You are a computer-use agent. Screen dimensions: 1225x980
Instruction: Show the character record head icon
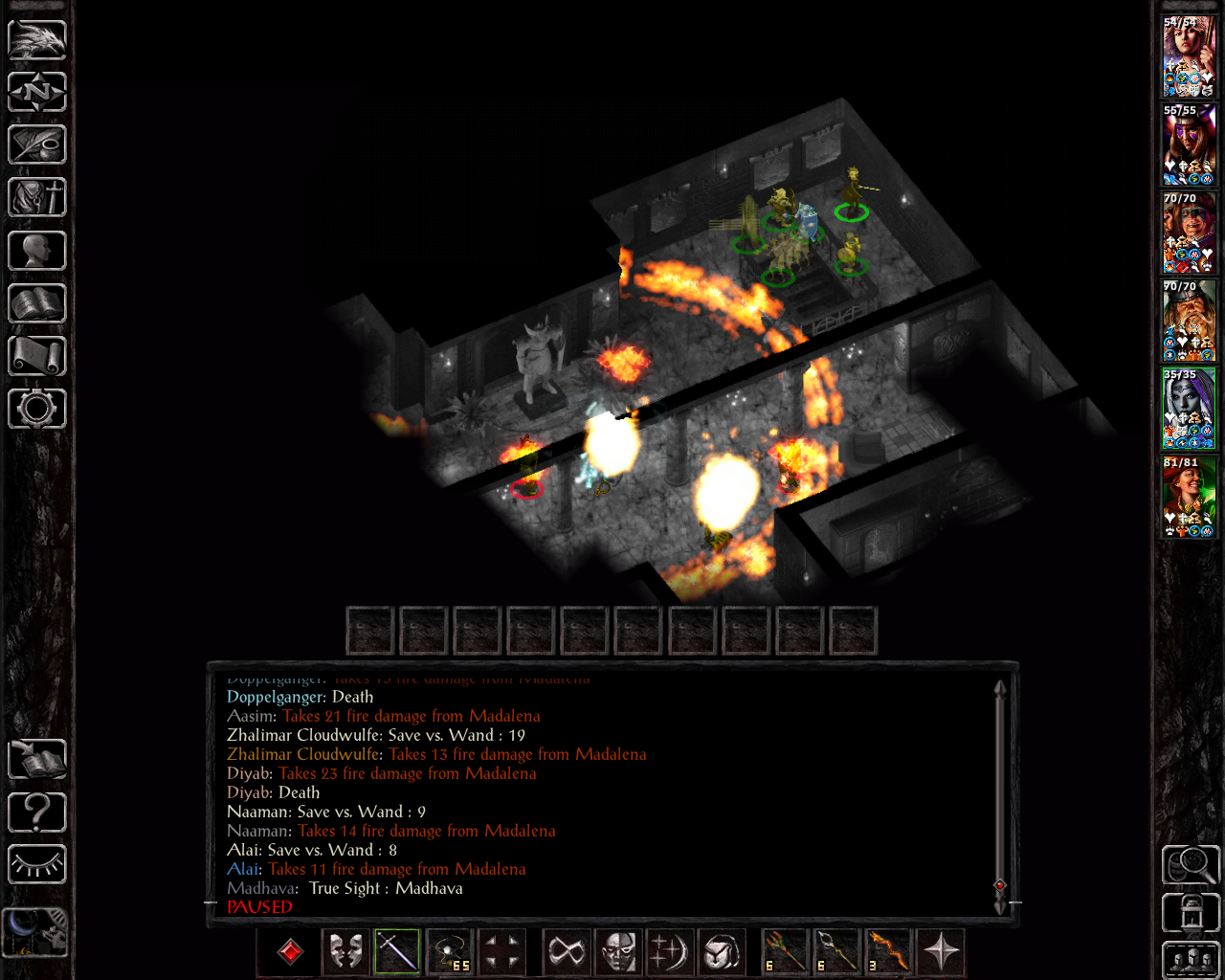pyautogui.click(x=37, y=251)
